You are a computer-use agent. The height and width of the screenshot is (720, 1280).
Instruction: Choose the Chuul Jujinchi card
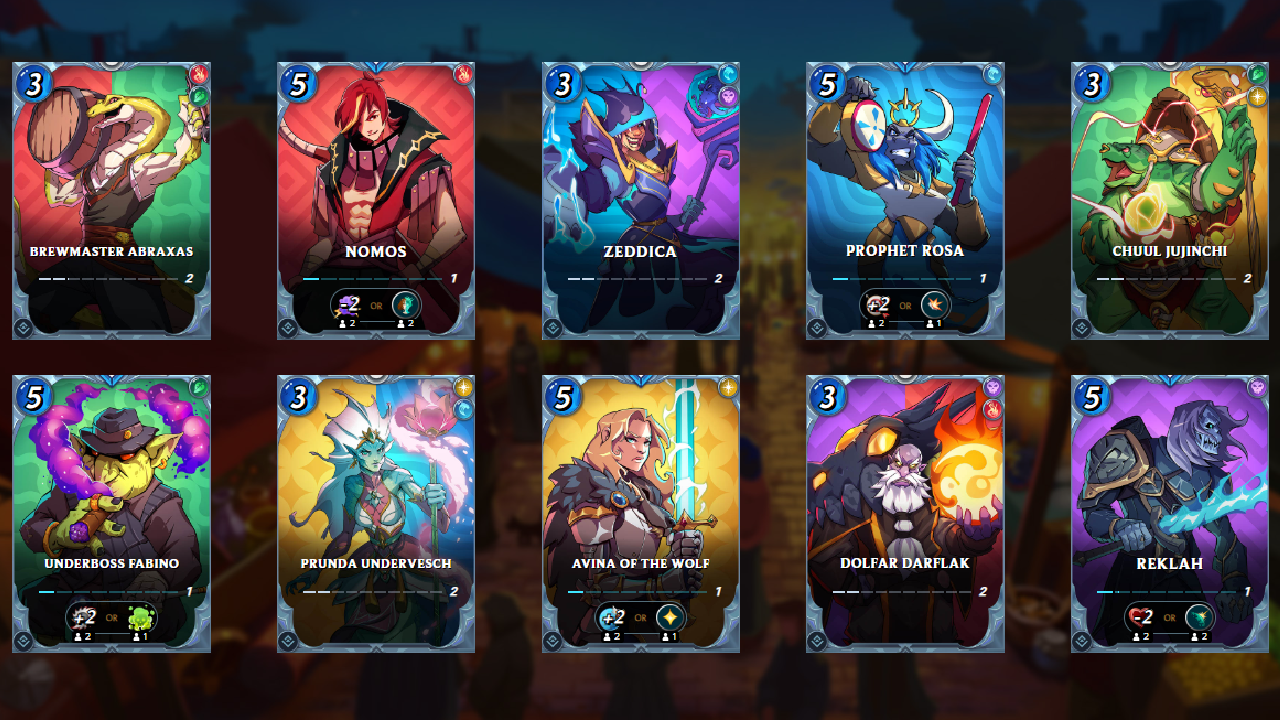1170,200
